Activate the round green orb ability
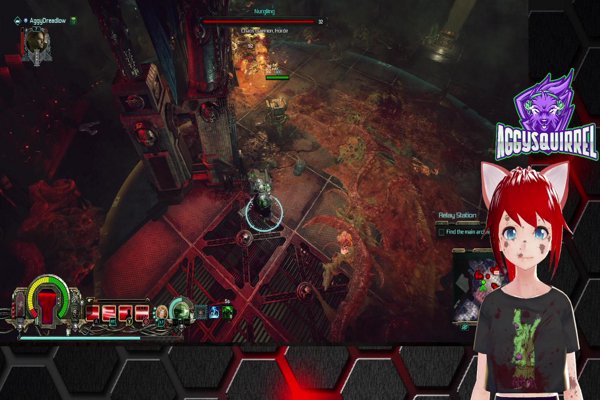The width and height of the screenshot is (600, 400). (181, 310)
